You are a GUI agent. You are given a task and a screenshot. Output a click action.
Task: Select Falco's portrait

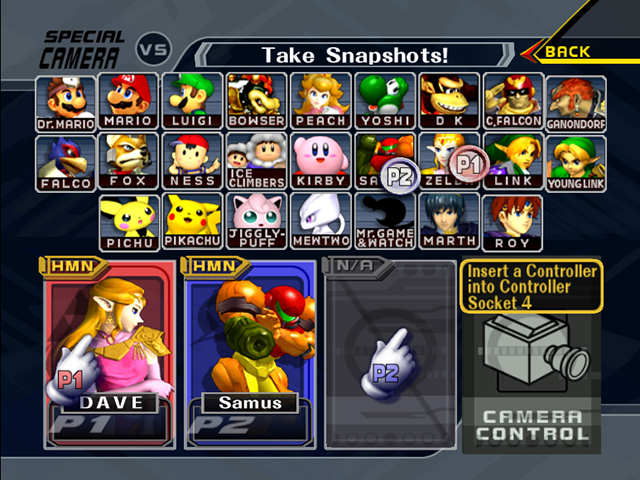point(67,163)
